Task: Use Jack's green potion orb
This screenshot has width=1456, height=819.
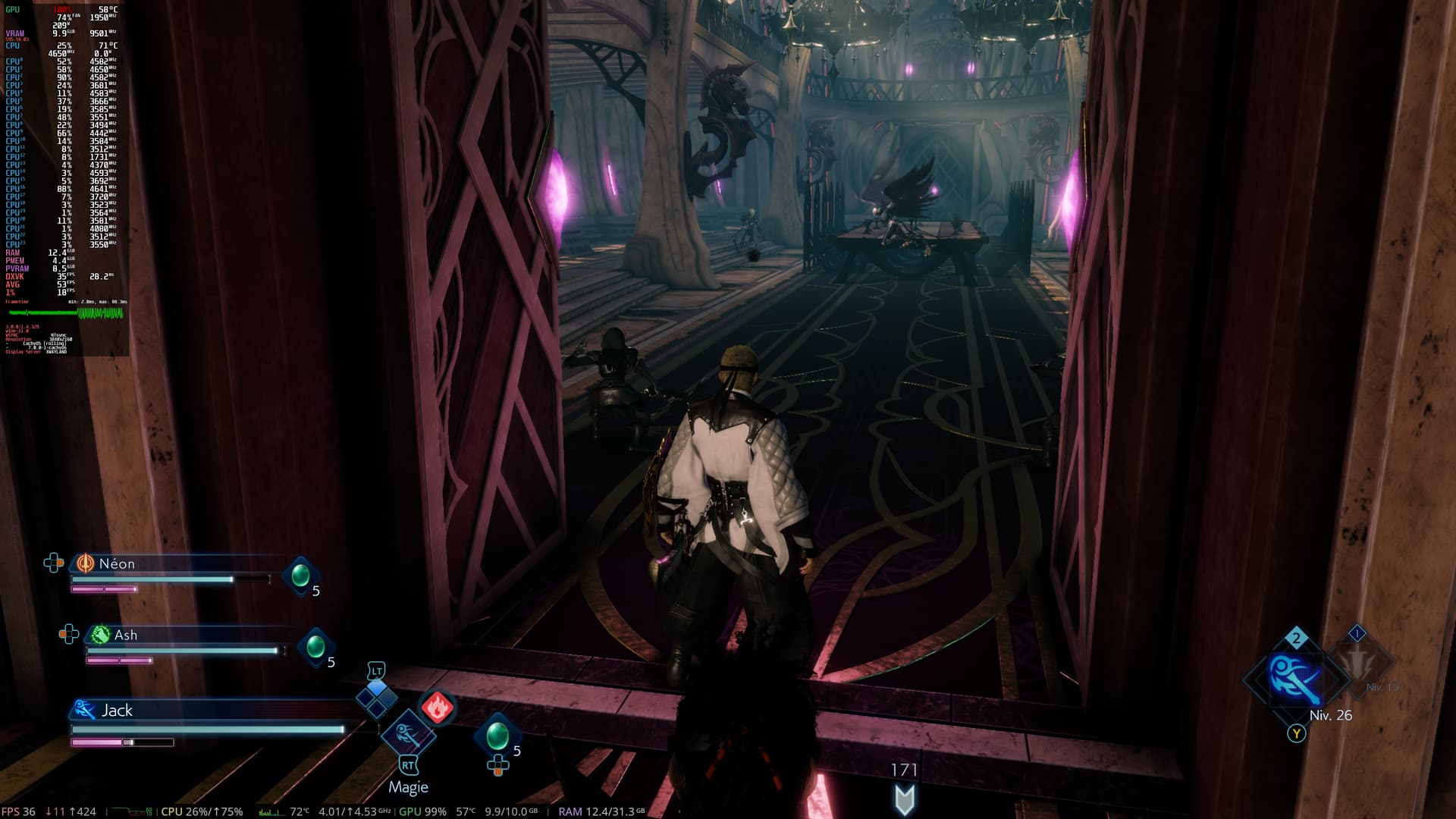Action: (497, 734)
